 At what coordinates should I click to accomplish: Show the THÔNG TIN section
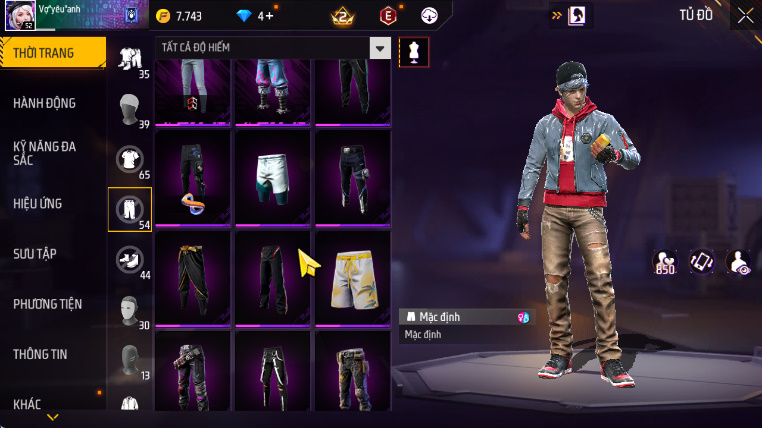(x=41, y=353)
